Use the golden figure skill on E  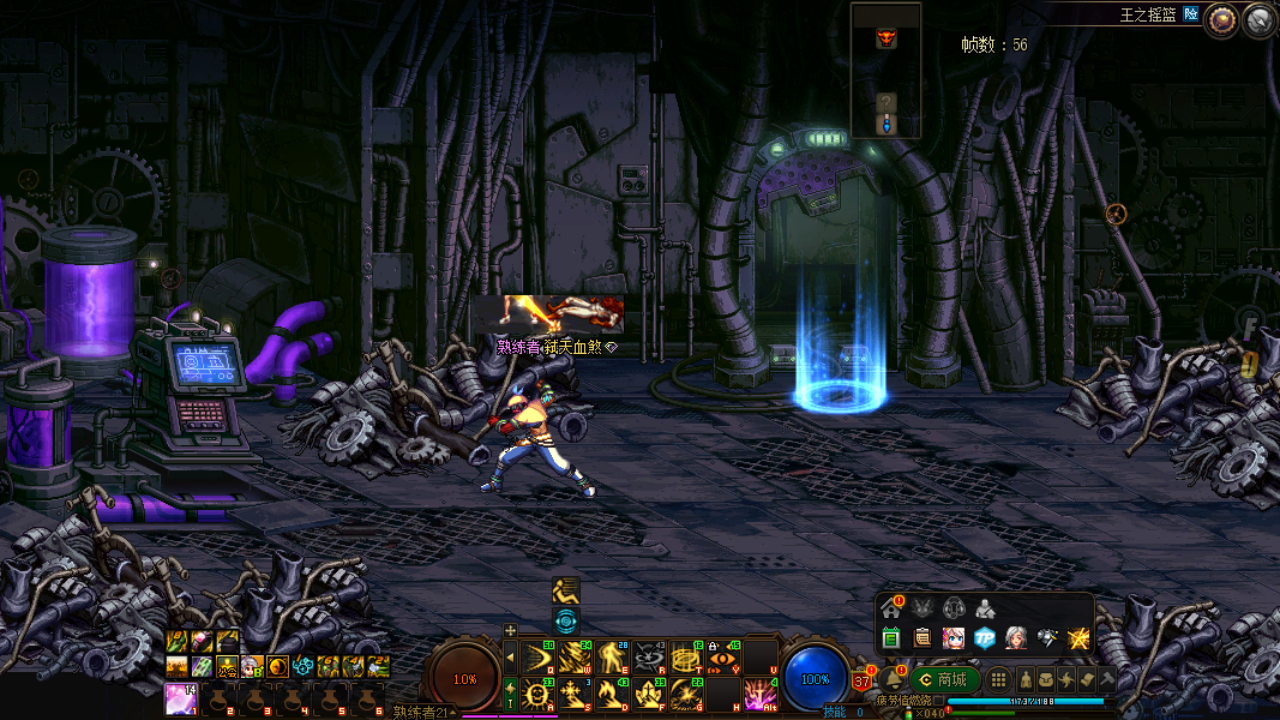tap(611, 657)
